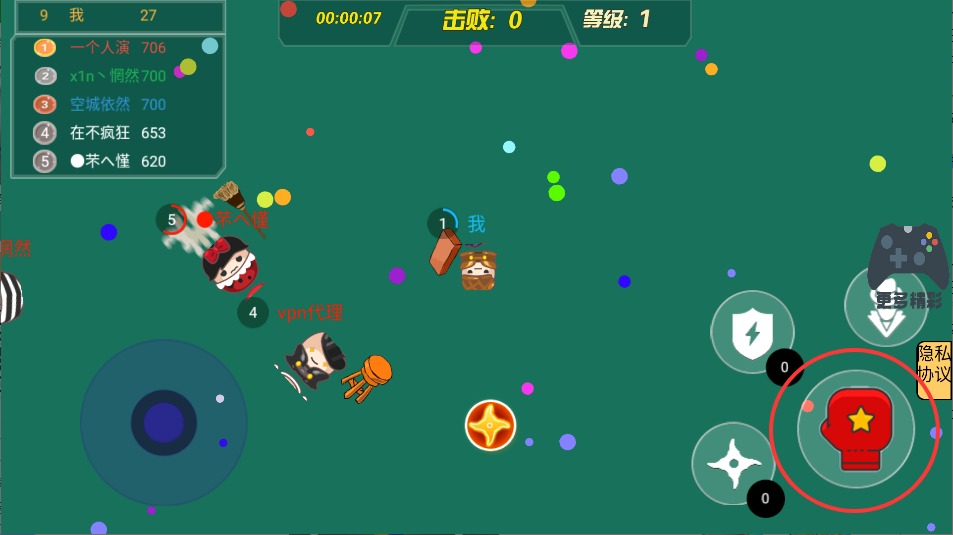The image size is (953, 535).
Task: Open the 更多精彩 gamepad icon
Action: point(908,260)
